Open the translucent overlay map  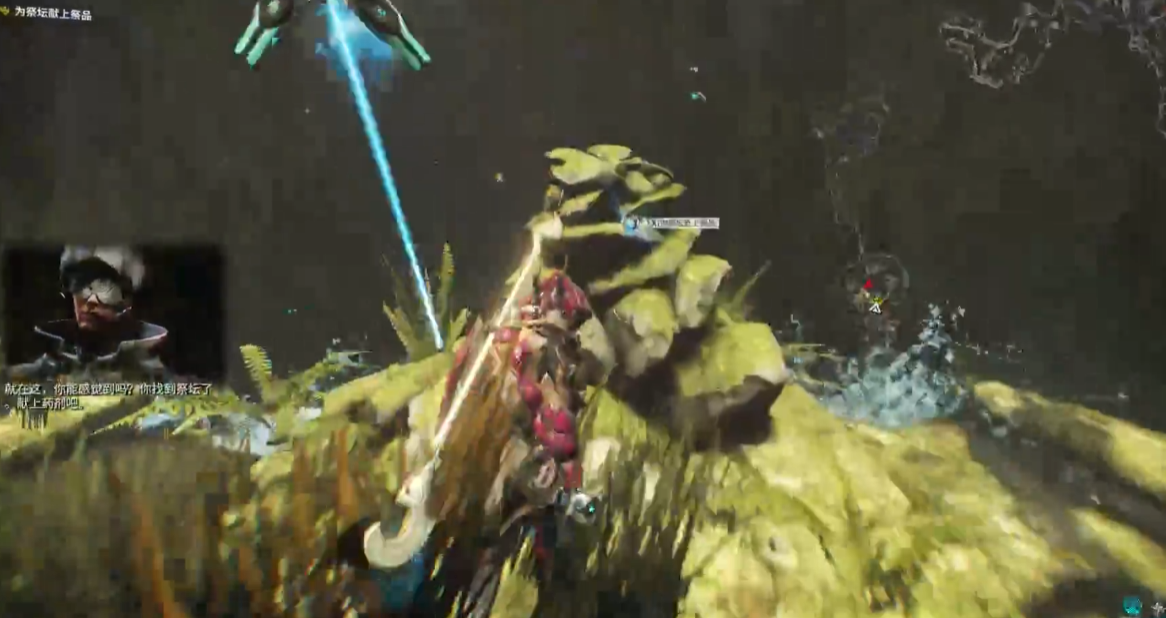[x=1050, y=40]
